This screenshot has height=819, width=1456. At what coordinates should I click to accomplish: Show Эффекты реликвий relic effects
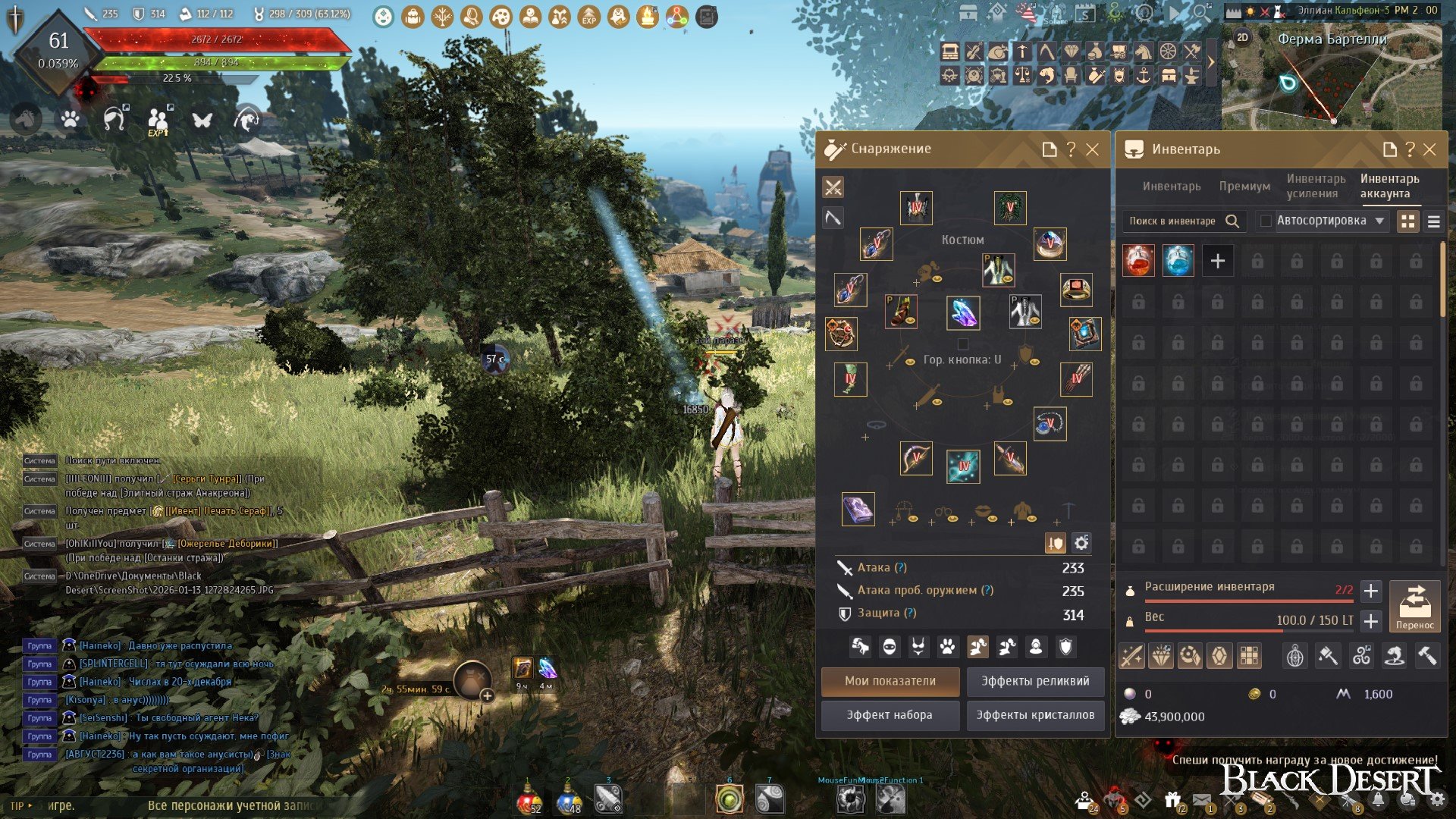1035,681
